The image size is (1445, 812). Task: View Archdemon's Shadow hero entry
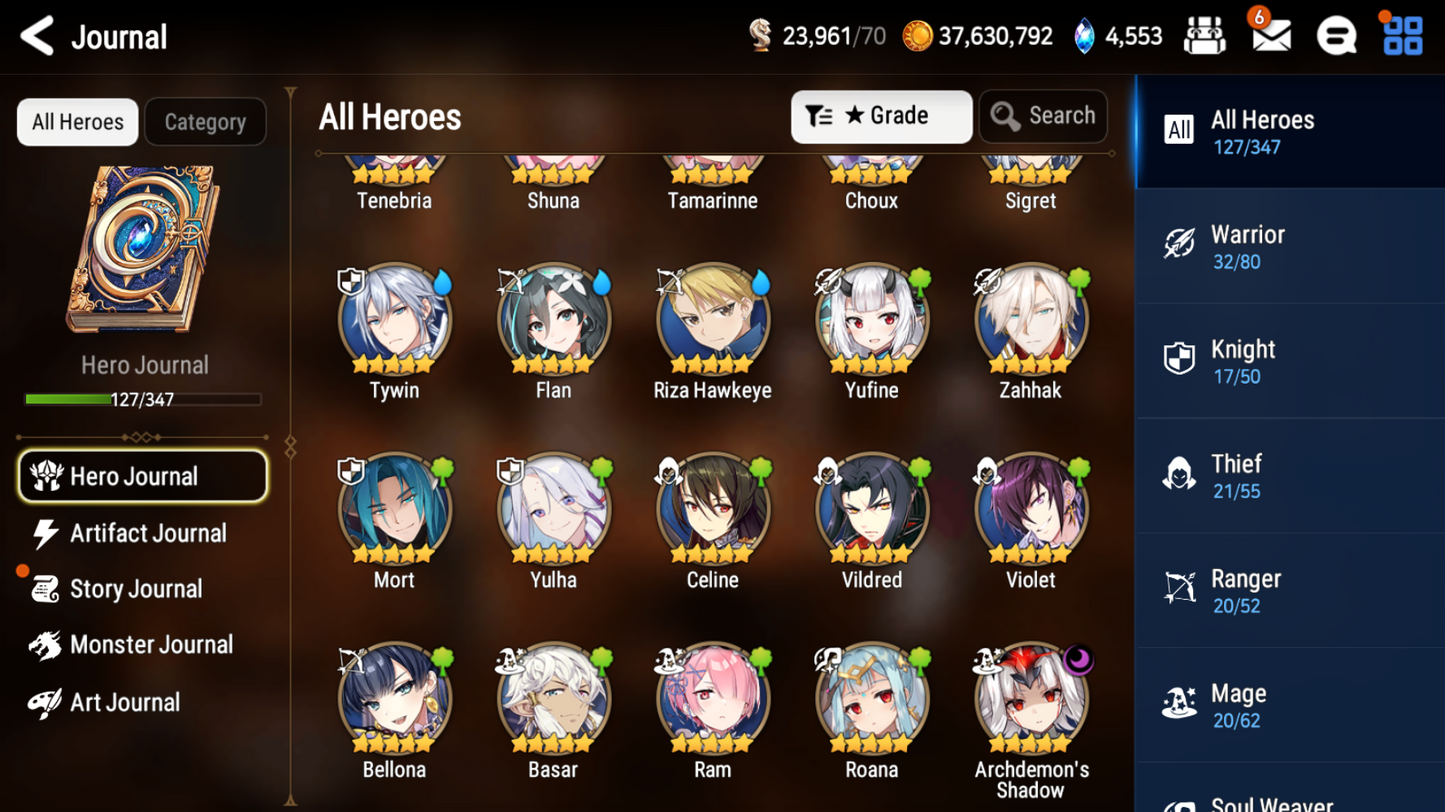[1030, 699]
